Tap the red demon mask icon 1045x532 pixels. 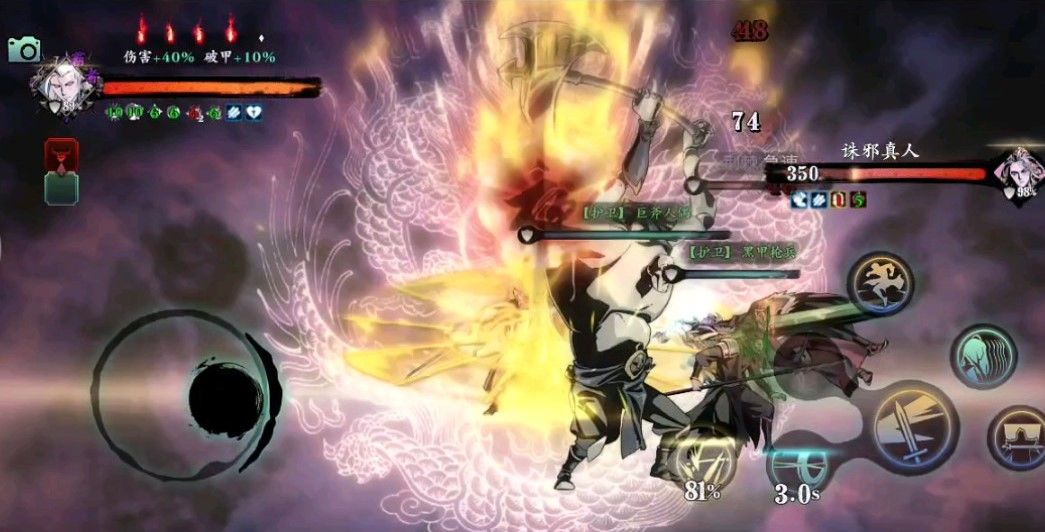tap(62, 154)
